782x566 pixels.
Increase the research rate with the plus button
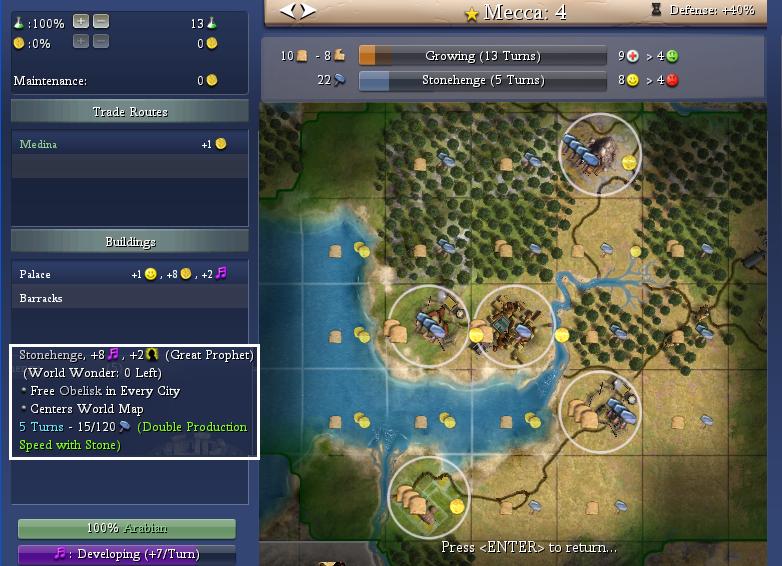81,22
